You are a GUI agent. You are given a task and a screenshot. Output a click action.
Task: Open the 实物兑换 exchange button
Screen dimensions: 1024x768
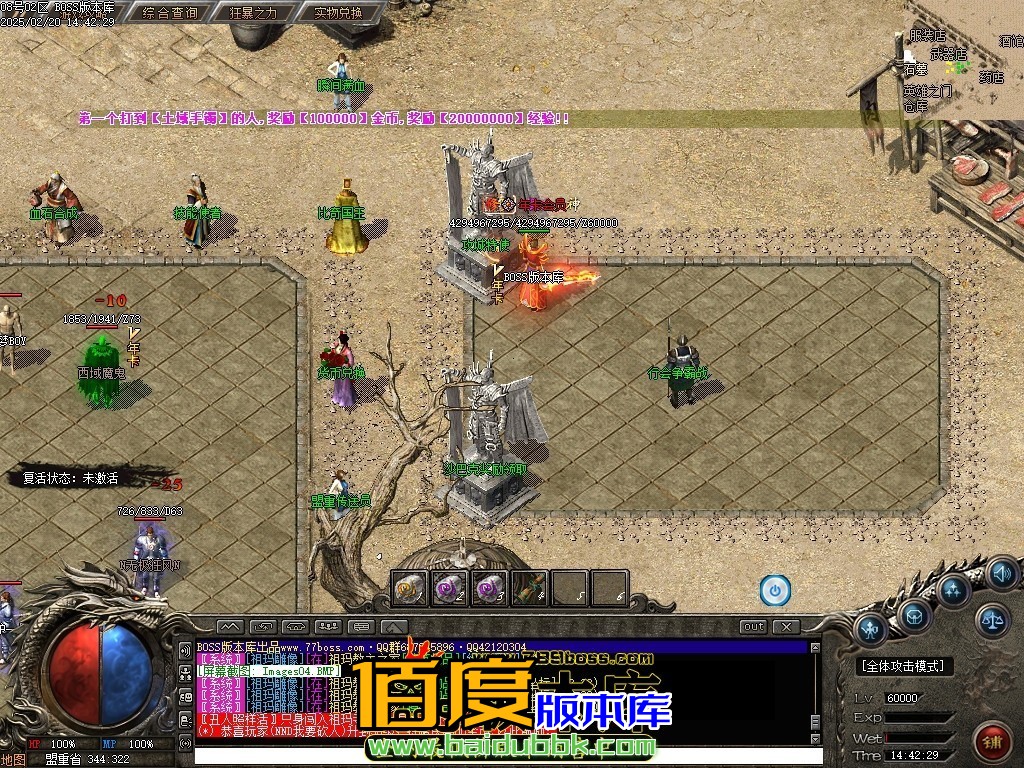(338, 13)
